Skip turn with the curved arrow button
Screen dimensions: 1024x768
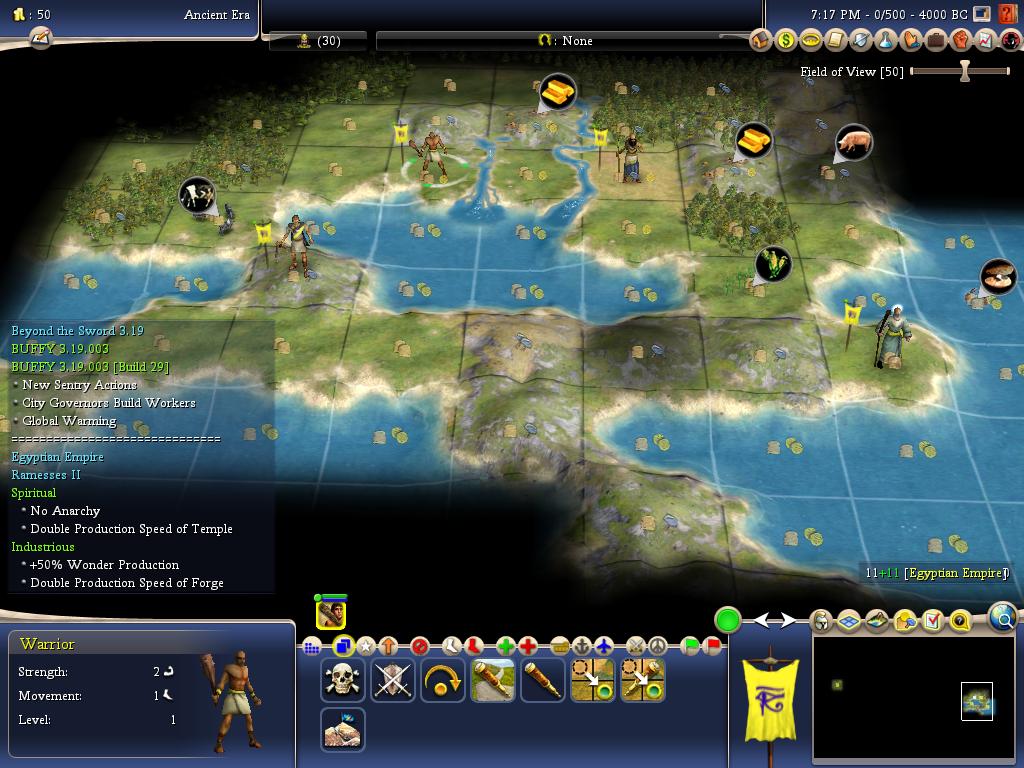(442, 680)
